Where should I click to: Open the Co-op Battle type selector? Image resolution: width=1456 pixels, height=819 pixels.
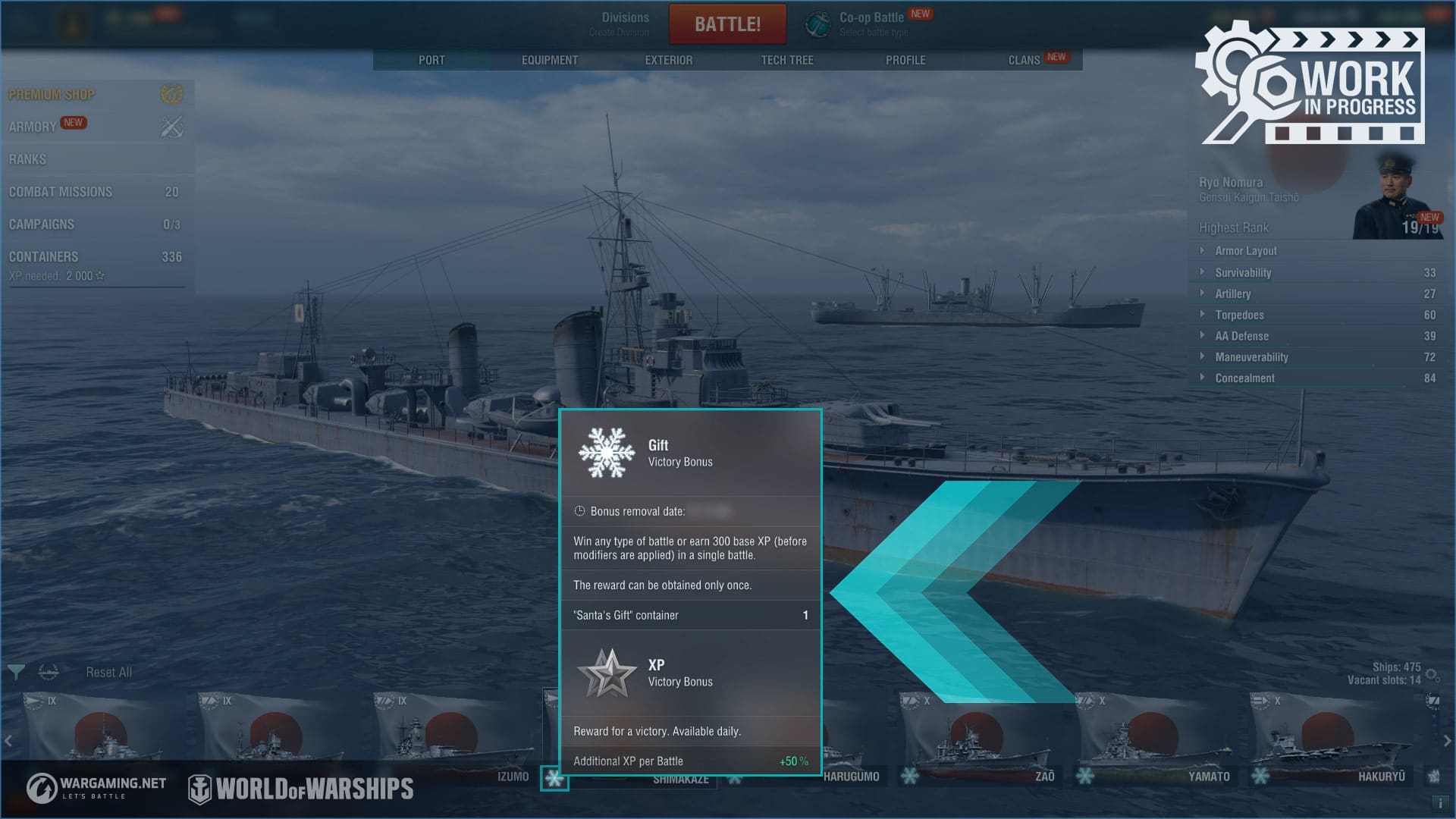(x=872, y=24)
